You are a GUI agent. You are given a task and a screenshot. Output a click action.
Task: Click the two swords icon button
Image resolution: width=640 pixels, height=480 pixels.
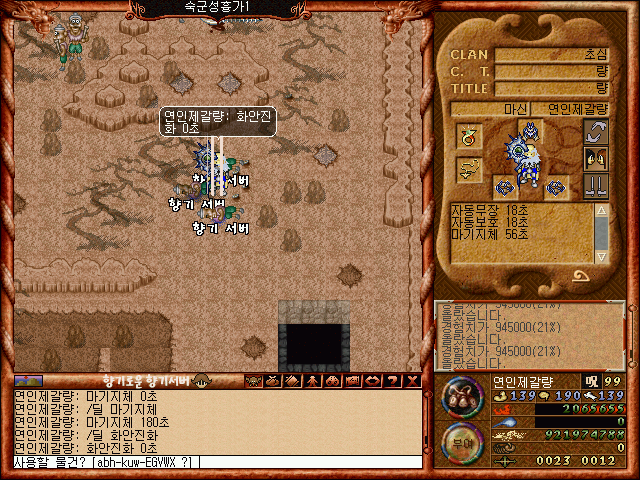pos(596,184)
